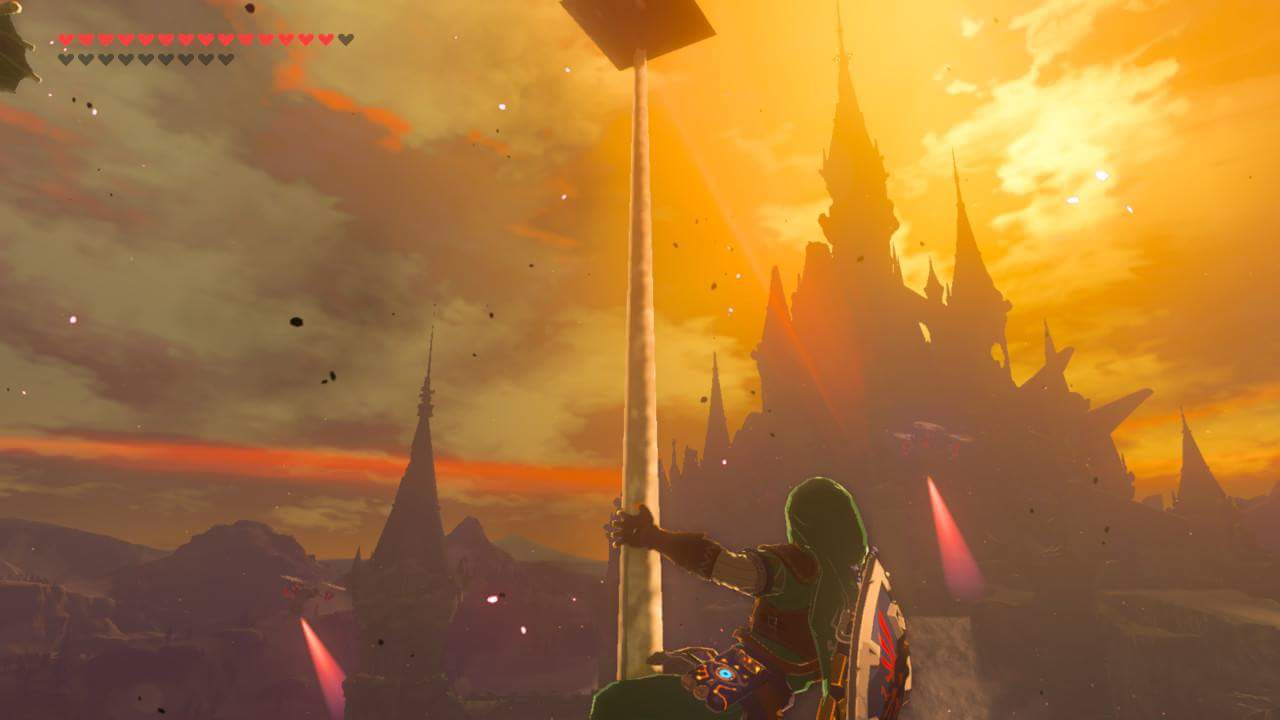Select the first red heart in the HUD
1280x720 pixels.
tap(67, 38)
